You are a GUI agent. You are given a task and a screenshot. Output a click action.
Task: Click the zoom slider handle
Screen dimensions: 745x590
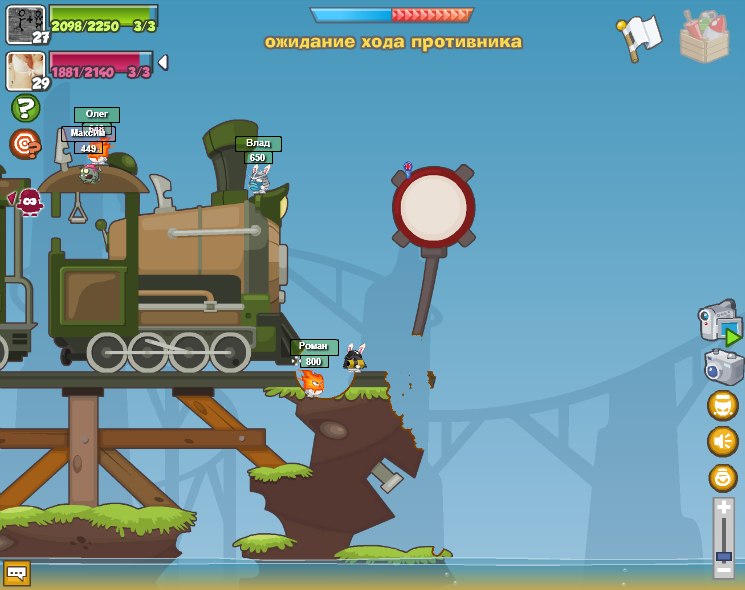(x=723, y=556)
